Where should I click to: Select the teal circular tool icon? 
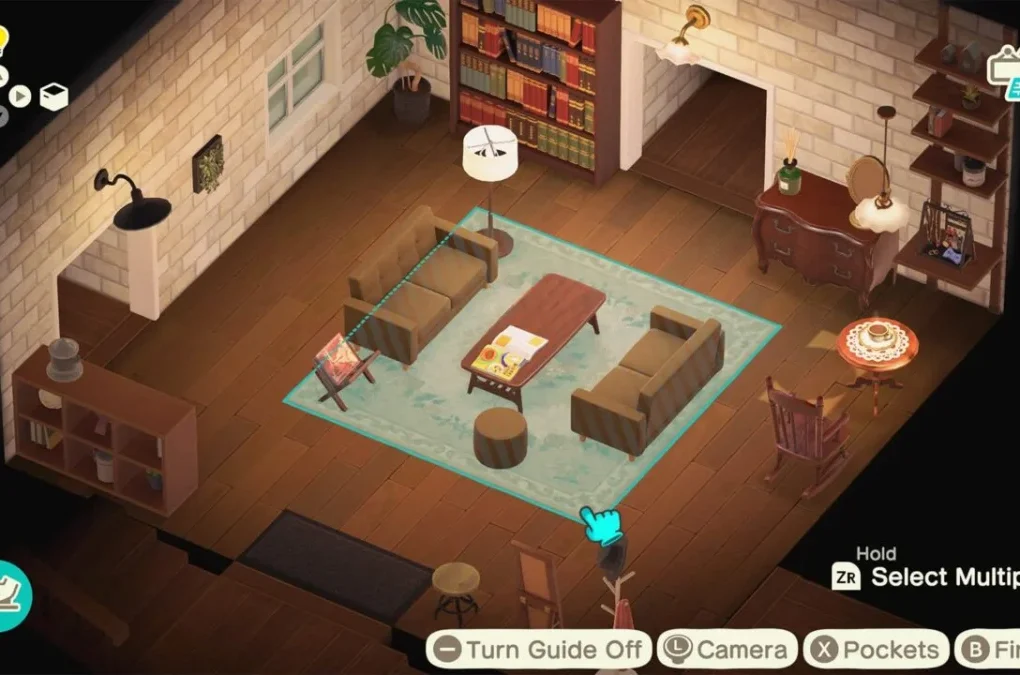click(12, 594)
